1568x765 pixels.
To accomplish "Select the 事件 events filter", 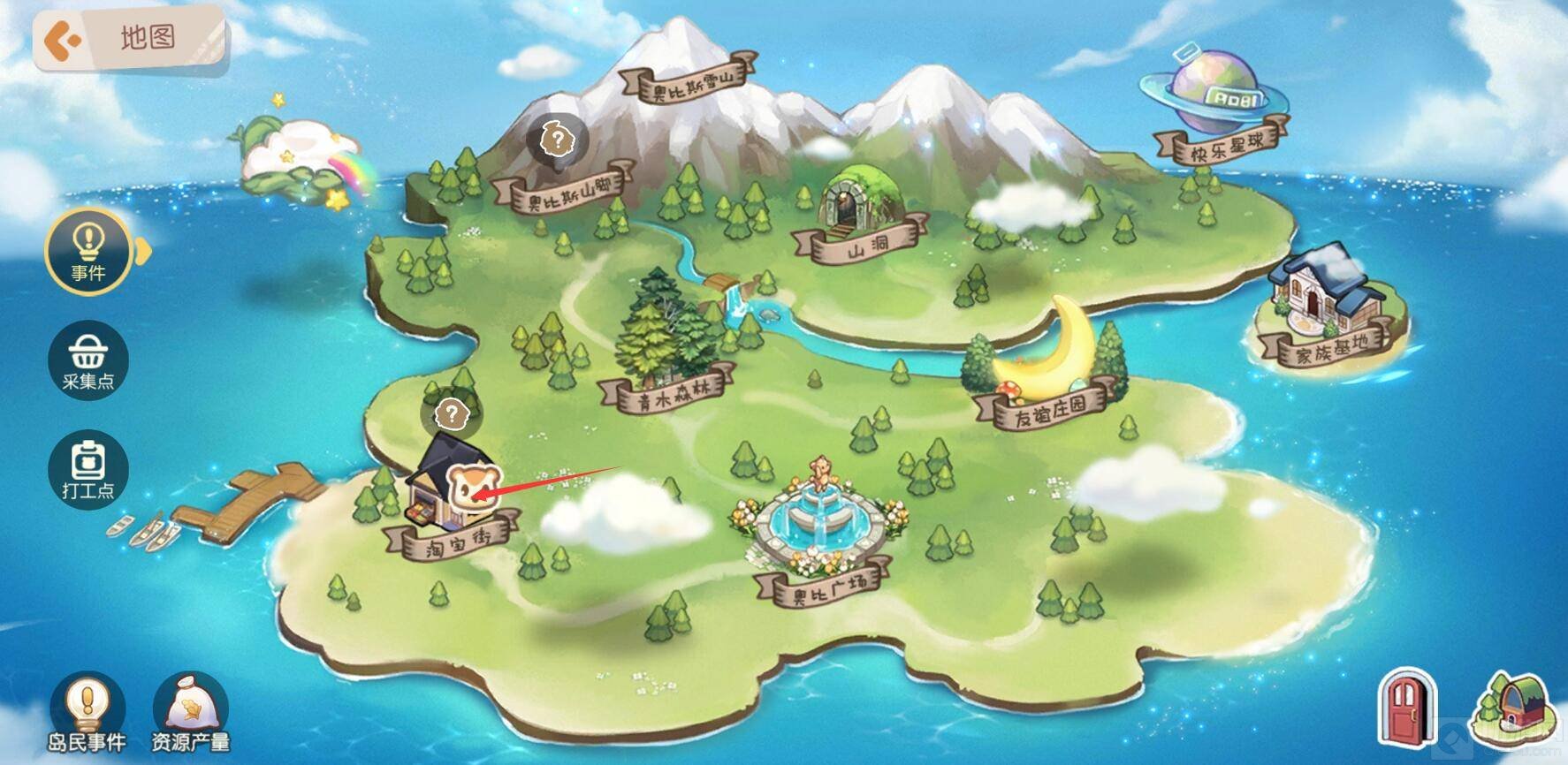I will point(88,252).
